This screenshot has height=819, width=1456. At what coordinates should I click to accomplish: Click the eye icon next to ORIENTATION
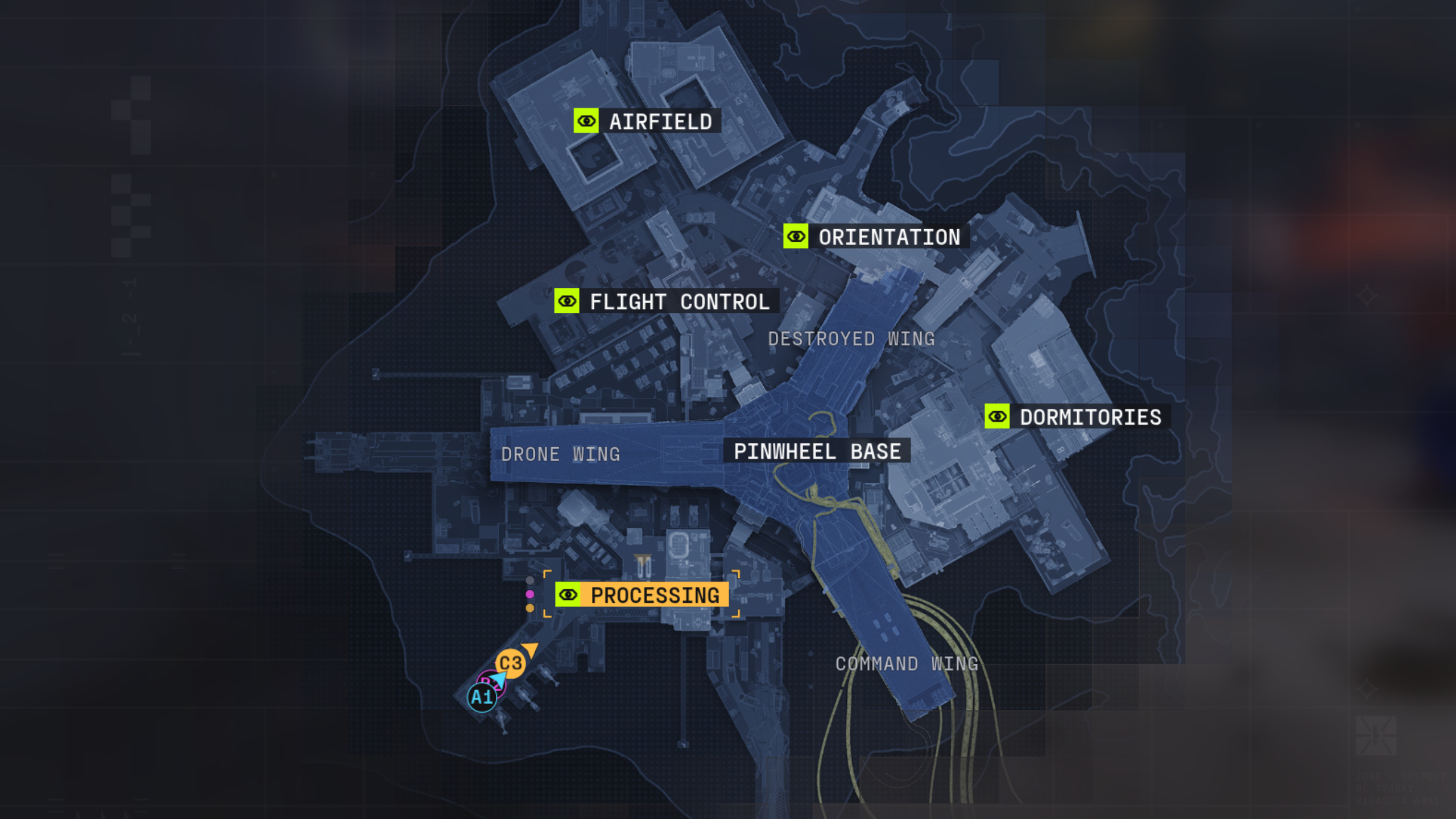pyautogui.click(x=795, y=238)
